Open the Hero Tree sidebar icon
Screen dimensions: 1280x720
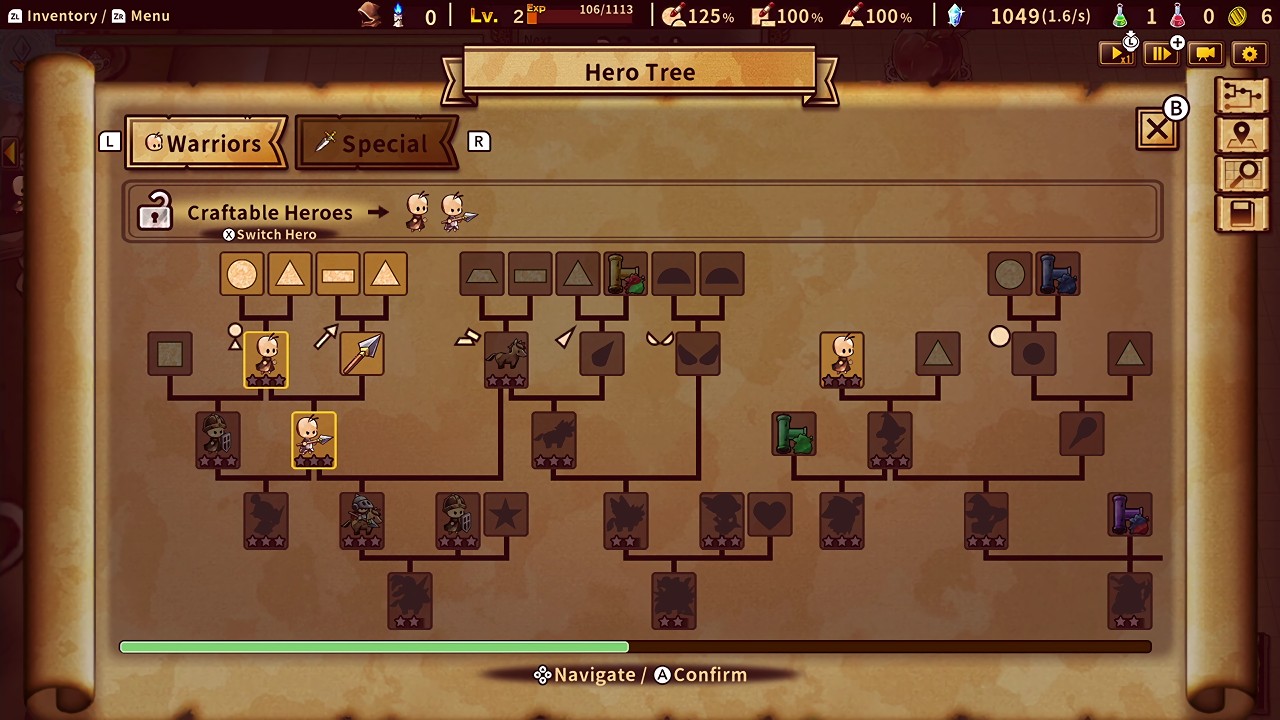point(1242,95)
